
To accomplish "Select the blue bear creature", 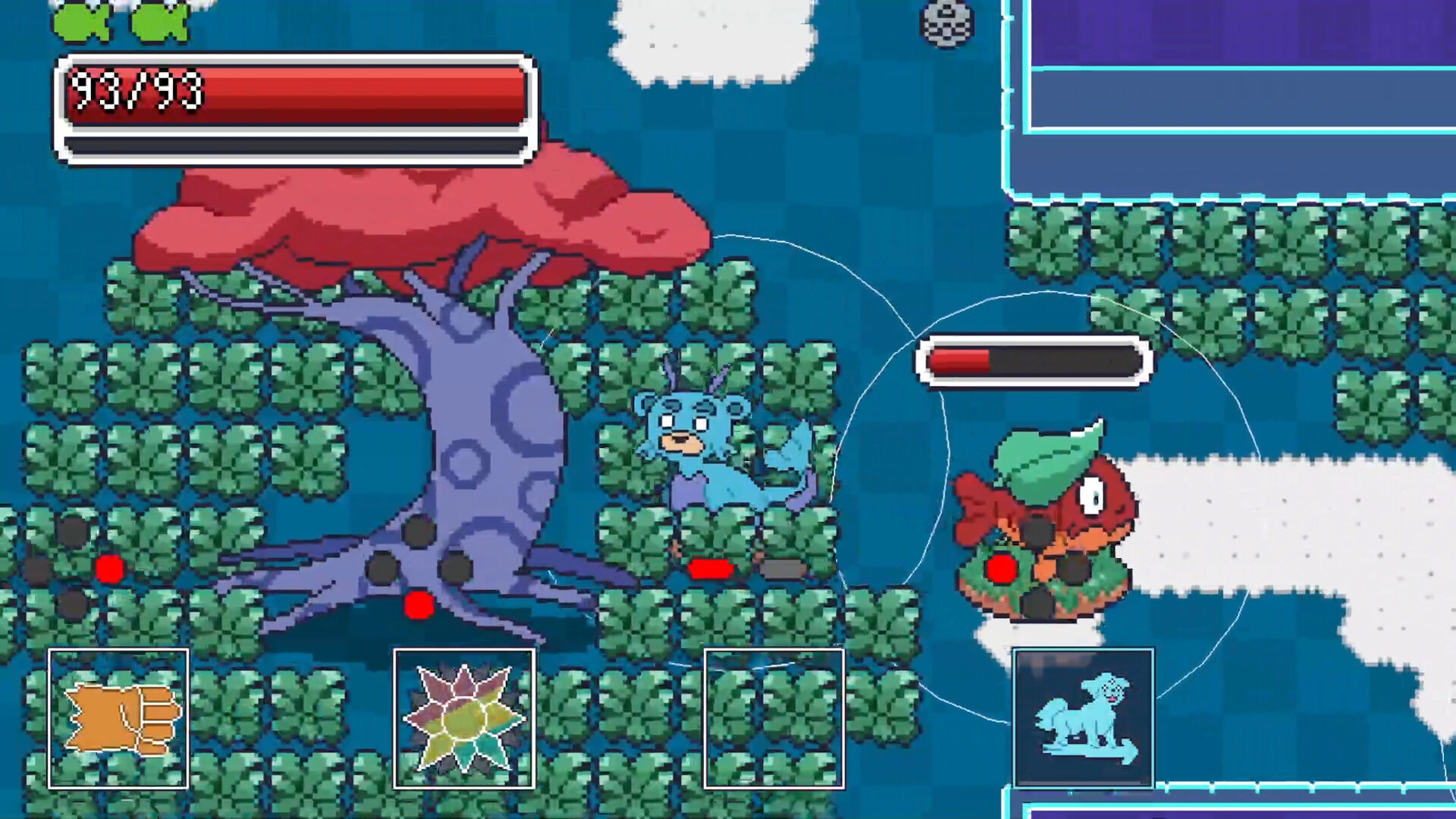I will point(713,455).
